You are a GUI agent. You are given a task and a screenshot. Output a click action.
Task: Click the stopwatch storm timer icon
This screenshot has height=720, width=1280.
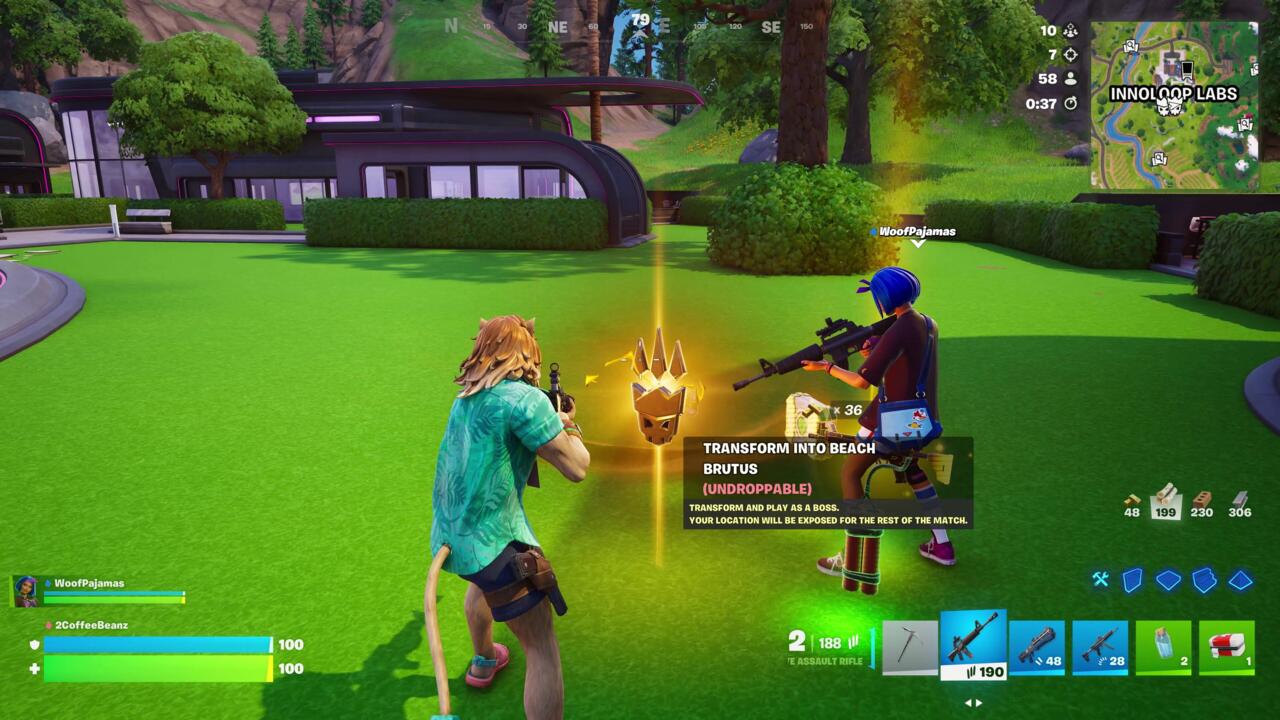coord(1072,104)
